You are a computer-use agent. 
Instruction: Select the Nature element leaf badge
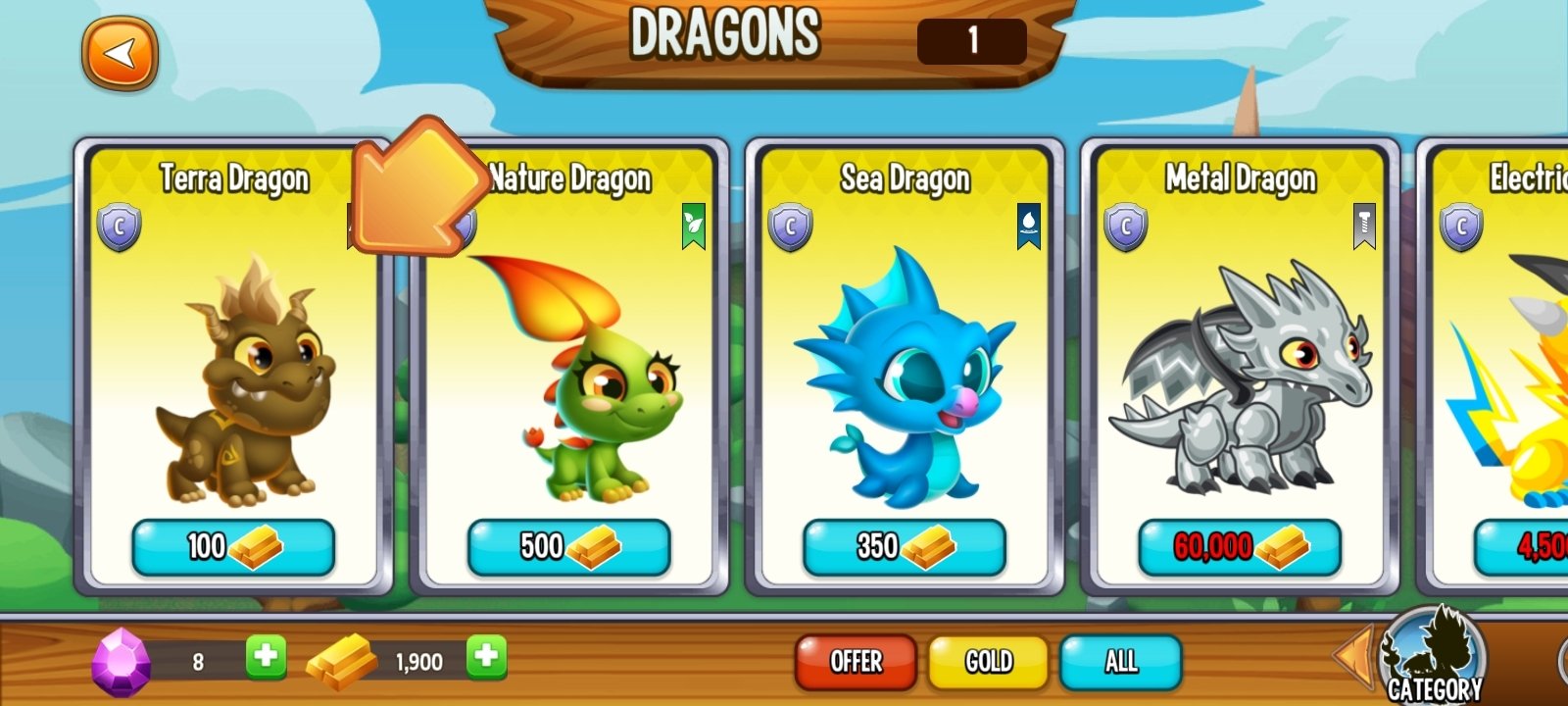tap(694, 225)
